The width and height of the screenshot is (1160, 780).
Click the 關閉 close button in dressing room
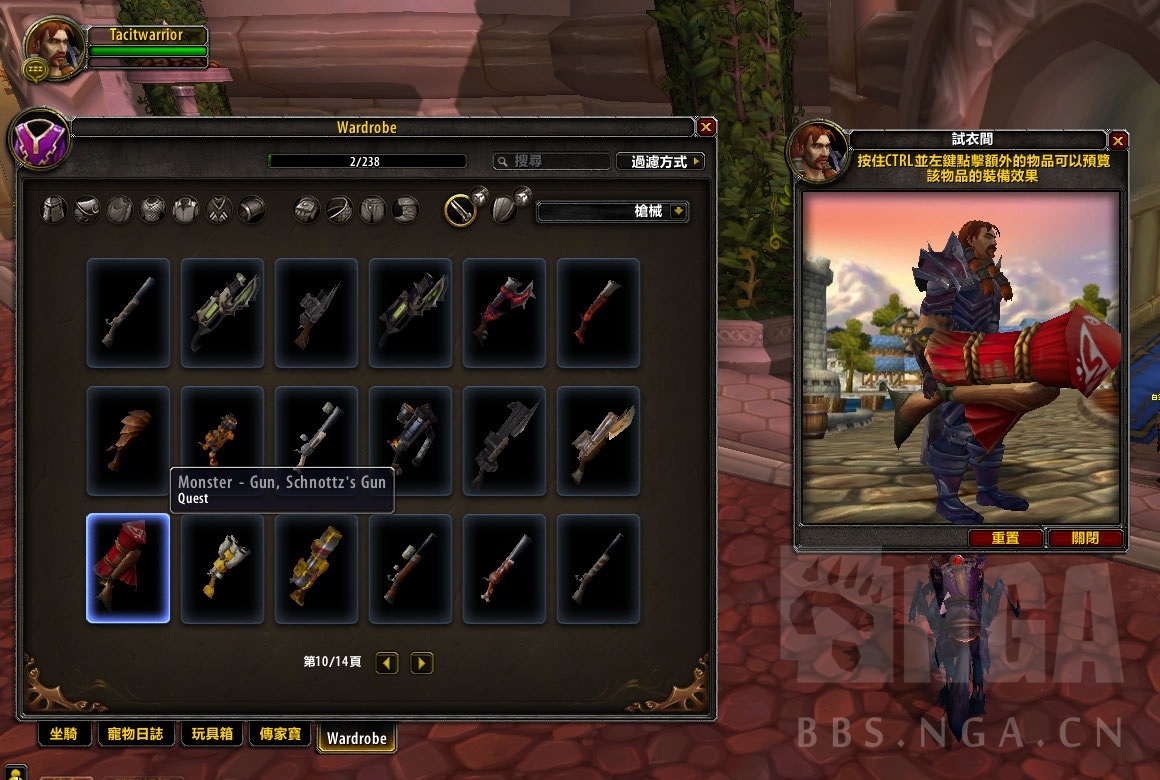point(1085,538)
